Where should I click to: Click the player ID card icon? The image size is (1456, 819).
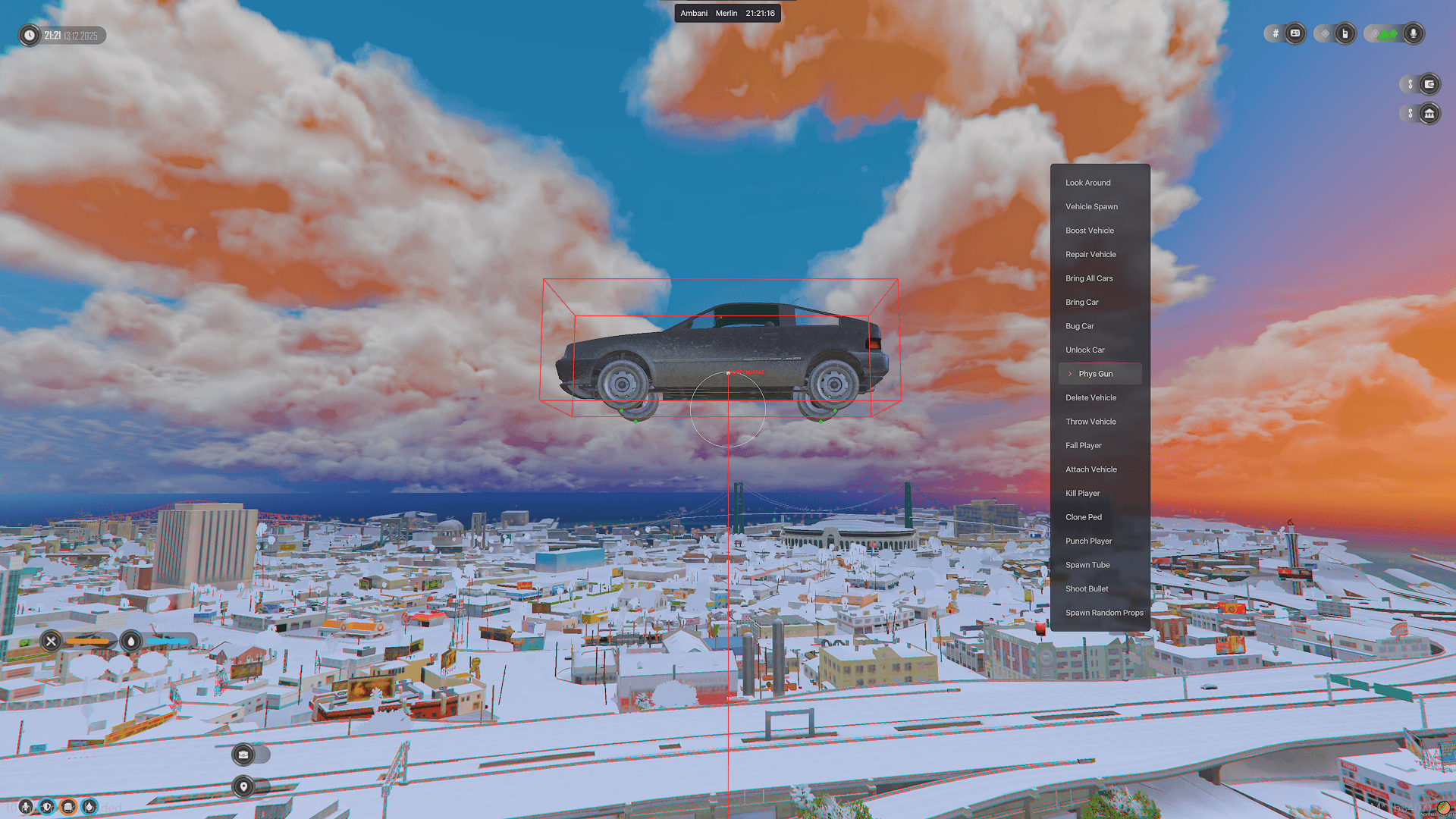pyautogui.click(x=1295, y=33)
